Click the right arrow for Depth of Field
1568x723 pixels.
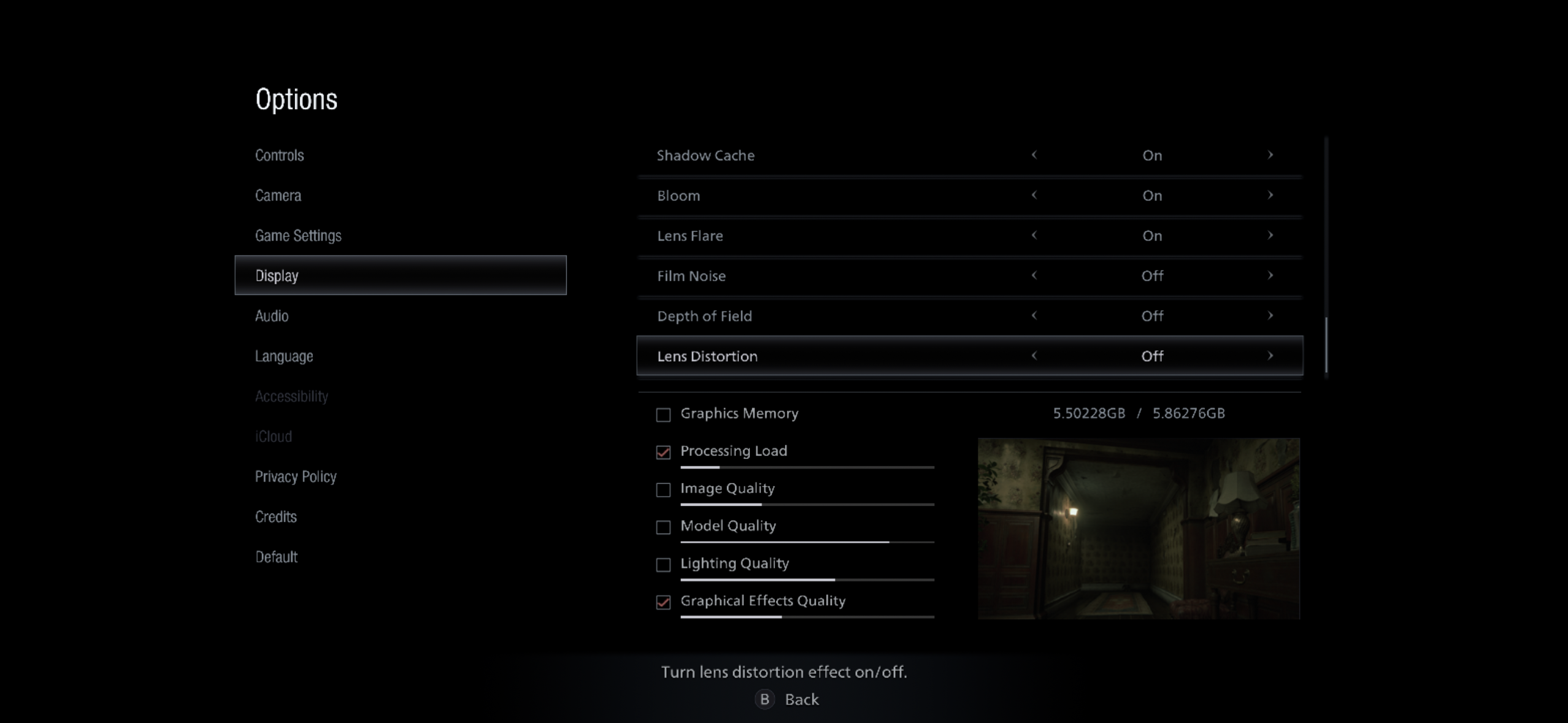tap(1270, 316)
